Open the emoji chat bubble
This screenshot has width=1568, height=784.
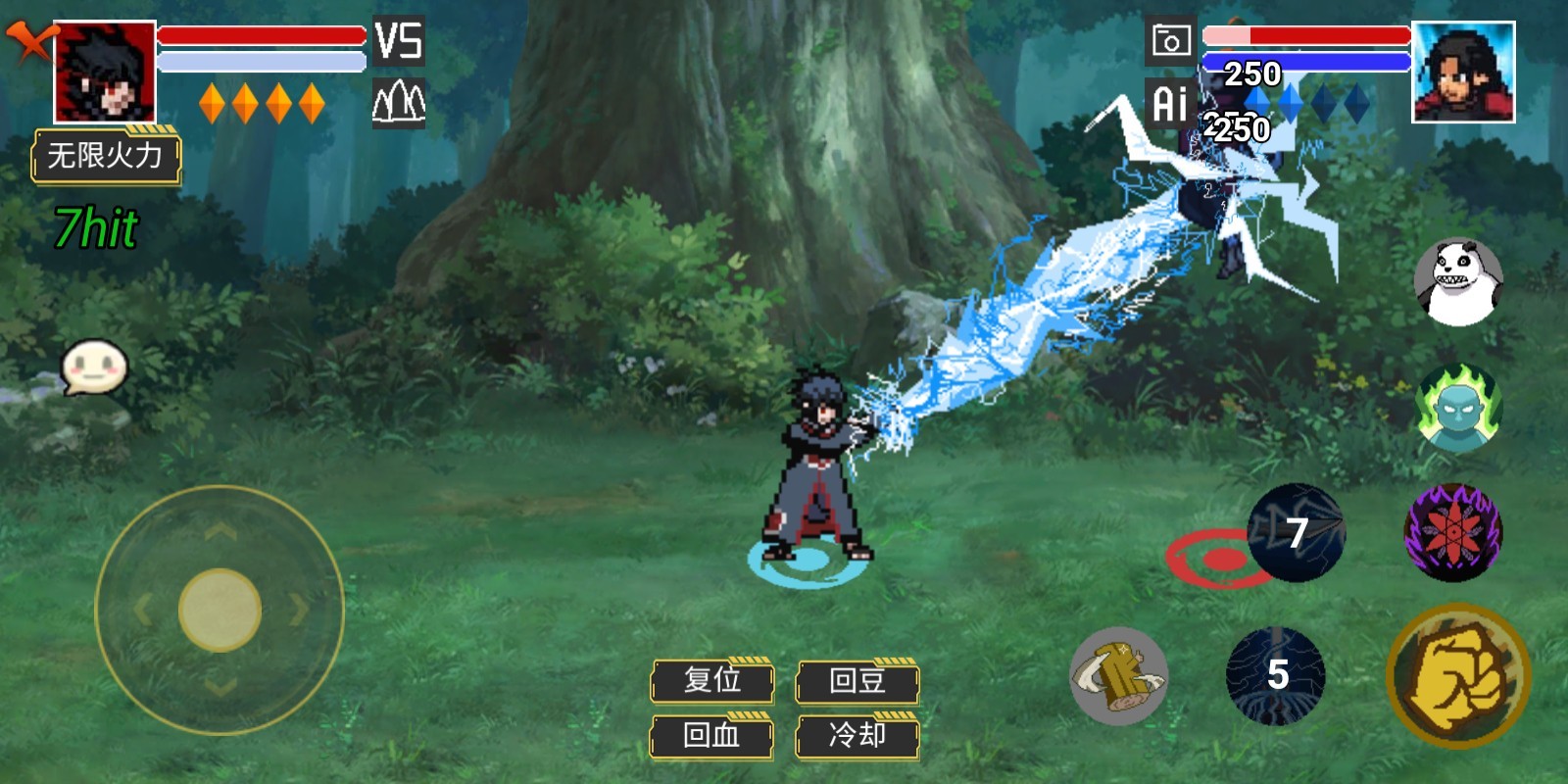(94, 367)
